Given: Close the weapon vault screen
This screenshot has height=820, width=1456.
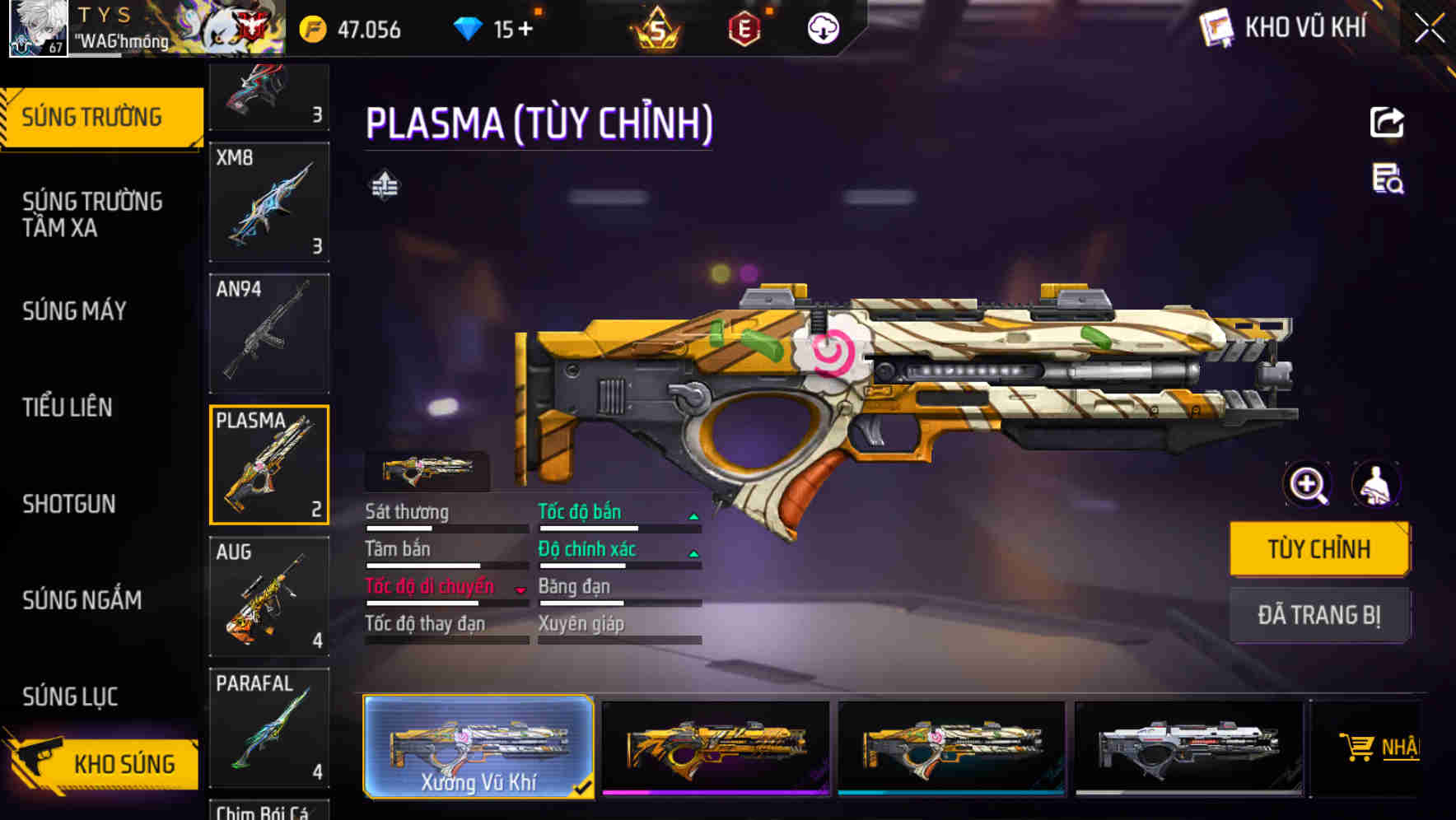Looking at the screenshot, I should pos(1430,28).
